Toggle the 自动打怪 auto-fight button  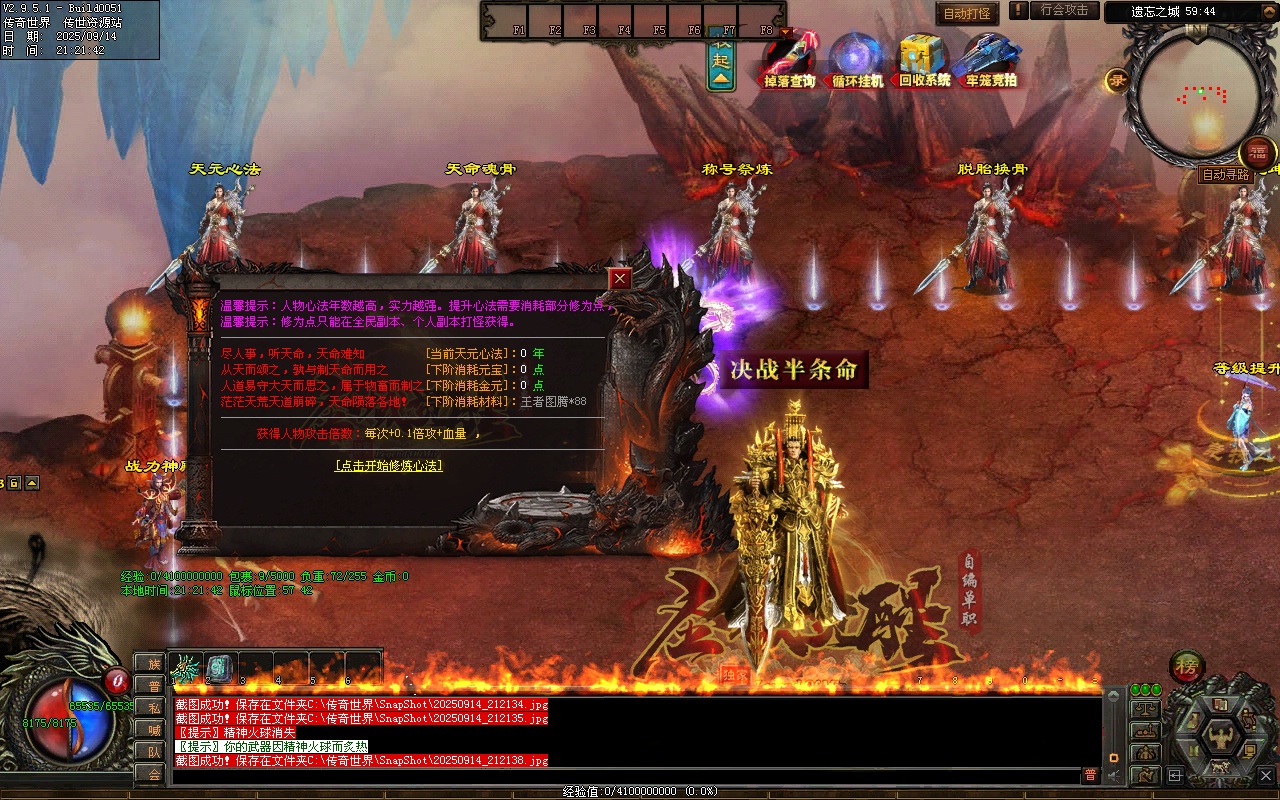[x=967, y=14]
